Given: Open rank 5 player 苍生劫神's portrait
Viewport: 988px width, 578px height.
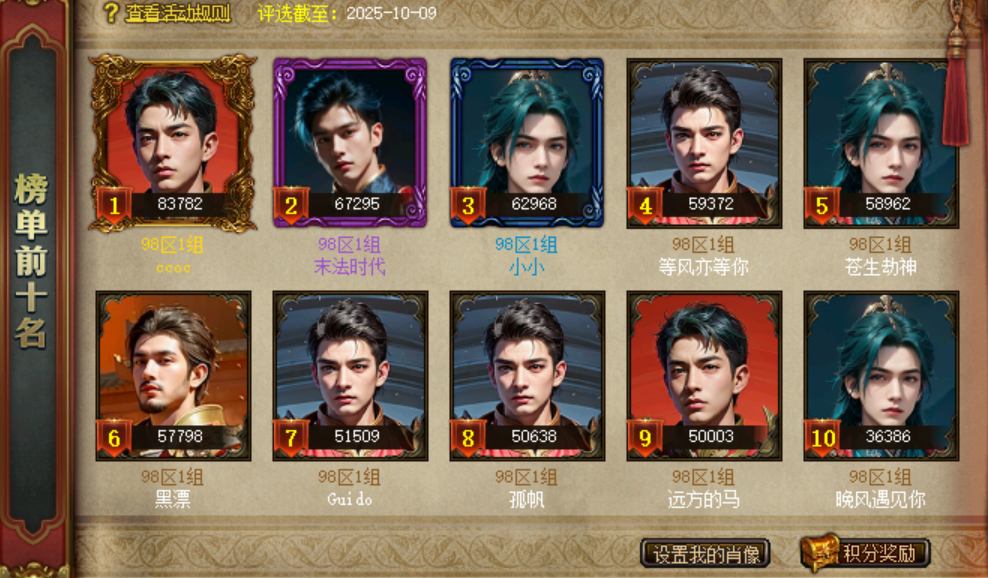Looking at the screenshot, I should 880,142.
